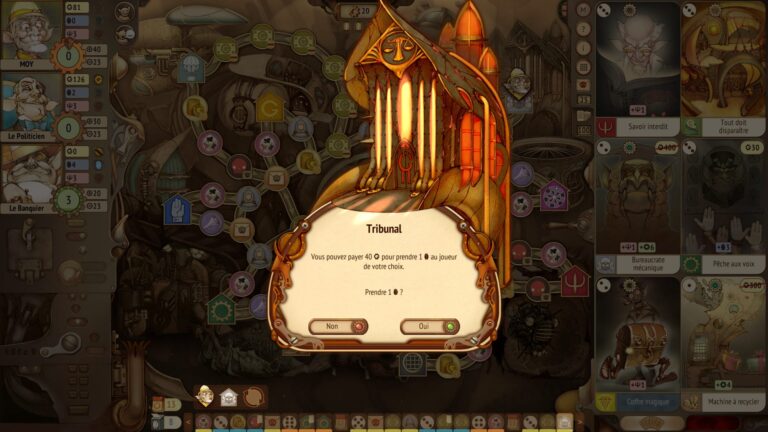
Task: Pick the Pêche aux voix card
Action: pyautogui.click(x=723, y=205)
